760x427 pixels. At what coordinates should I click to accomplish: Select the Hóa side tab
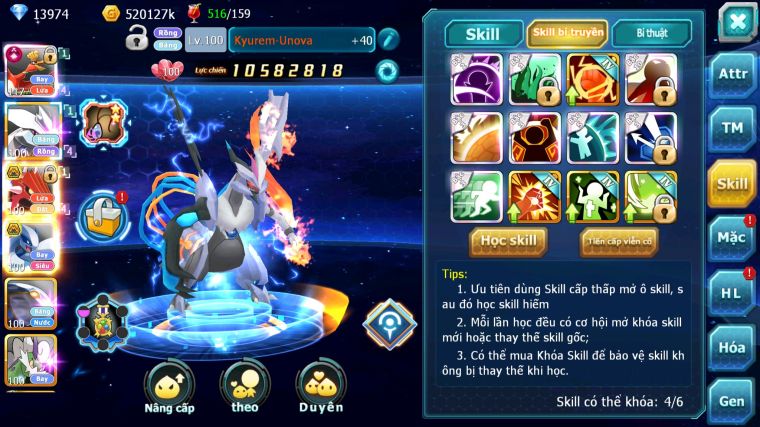732,347
